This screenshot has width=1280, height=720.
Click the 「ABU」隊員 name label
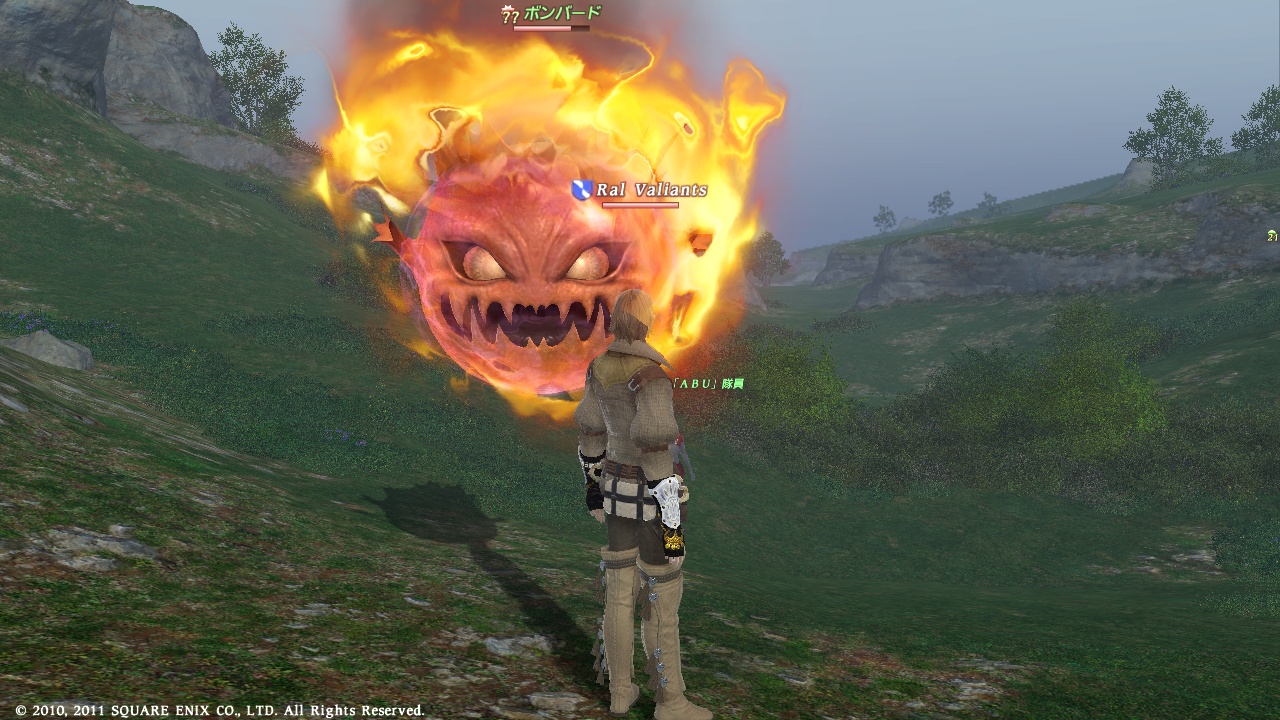click(x=708, y=384)
